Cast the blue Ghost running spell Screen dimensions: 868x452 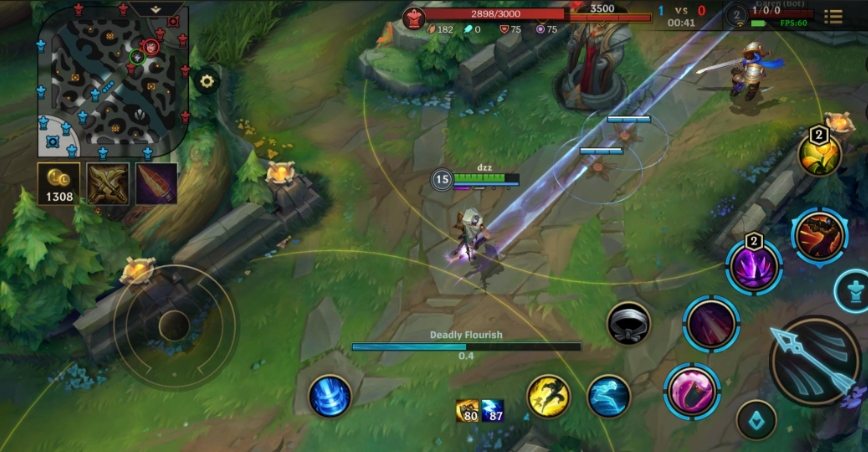(609, 396)
